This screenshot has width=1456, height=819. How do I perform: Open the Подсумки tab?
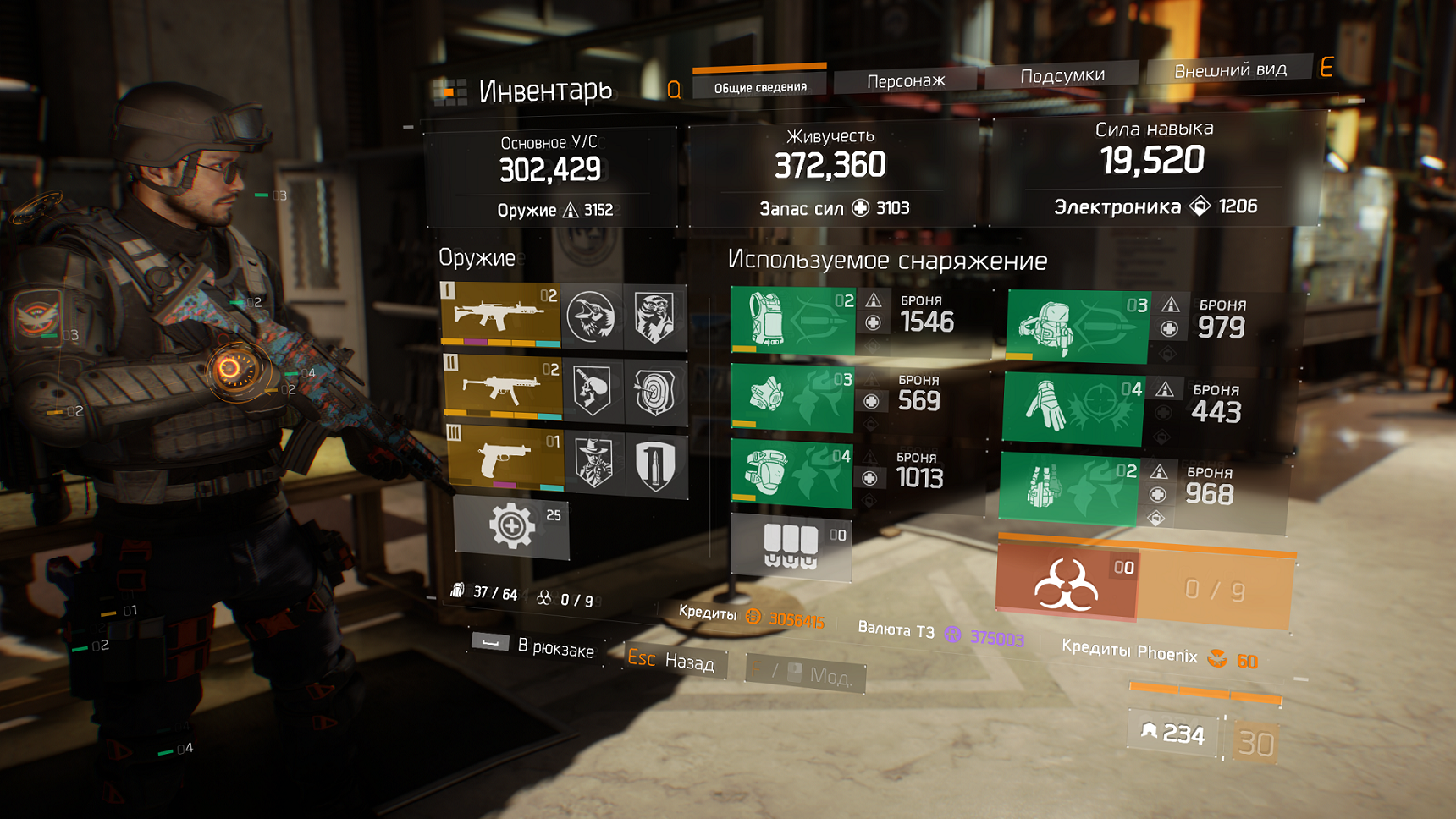(x=1062, y=76)
